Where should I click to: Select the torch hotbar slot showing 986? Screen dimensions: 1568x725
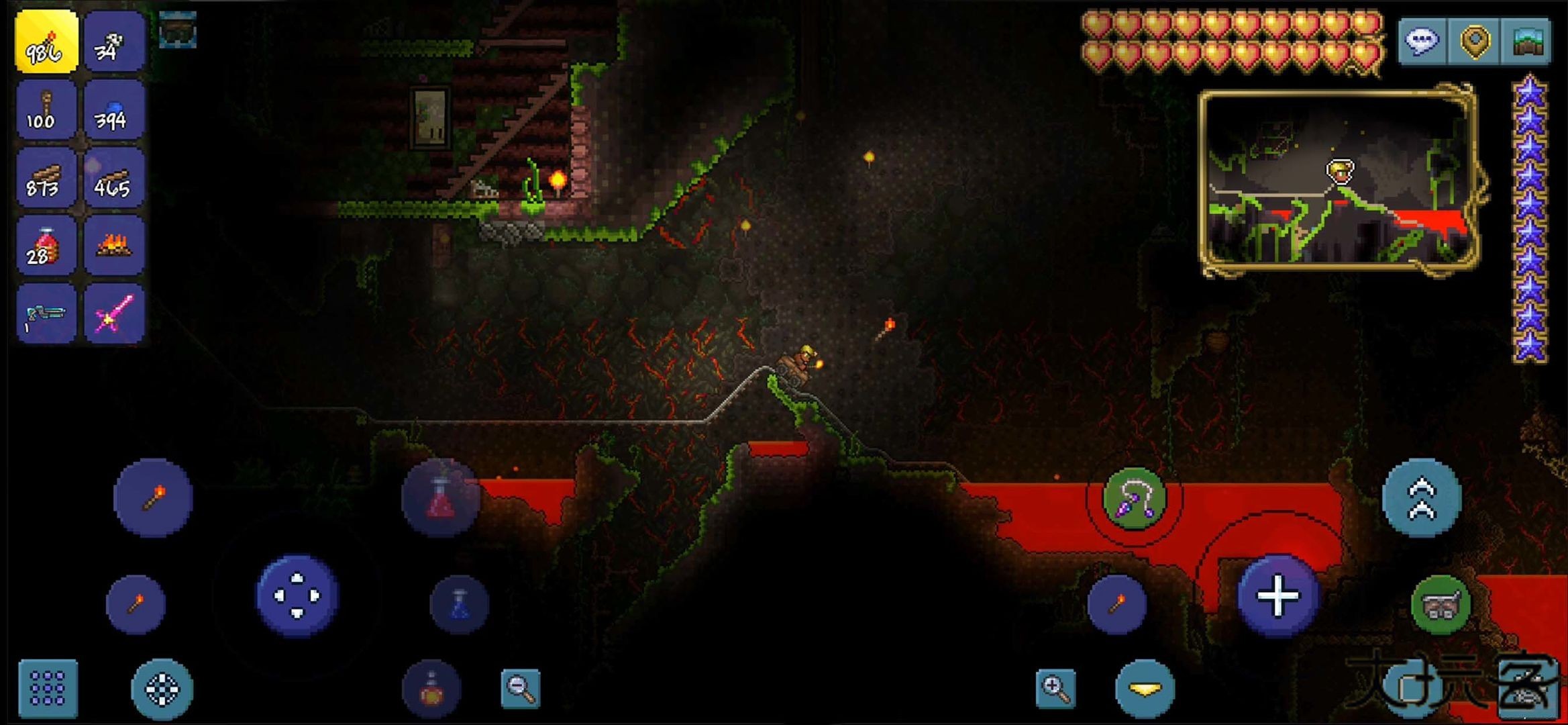46,42
